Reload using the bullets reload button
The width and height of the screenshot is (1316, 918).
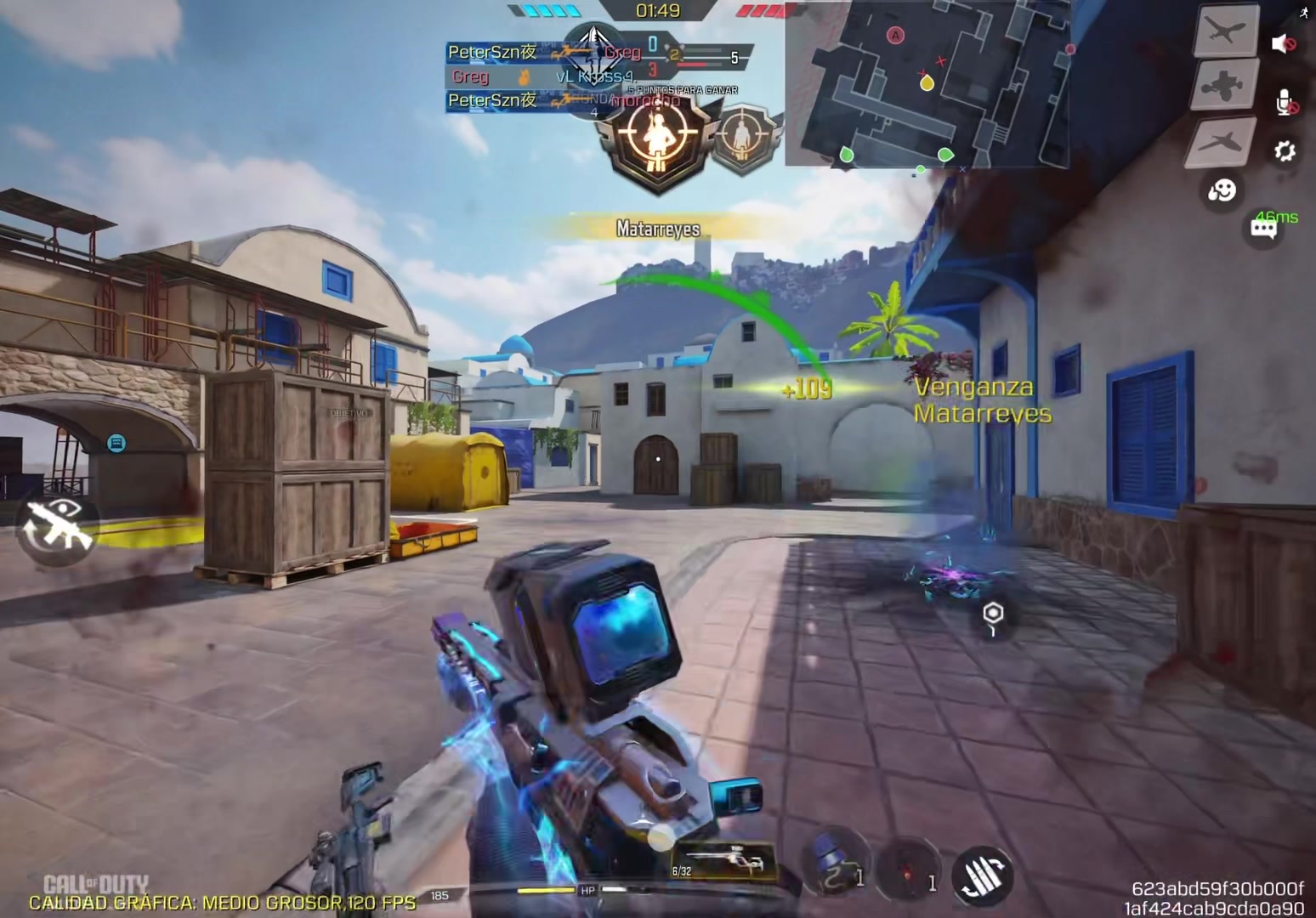coord(982,875)
